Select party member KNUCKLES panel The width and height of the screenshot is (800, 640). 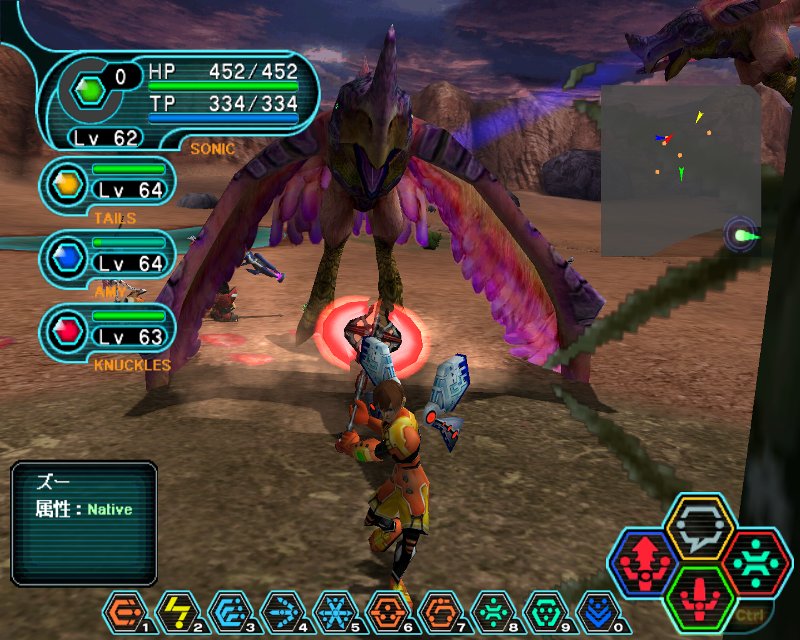coord(110,329)
